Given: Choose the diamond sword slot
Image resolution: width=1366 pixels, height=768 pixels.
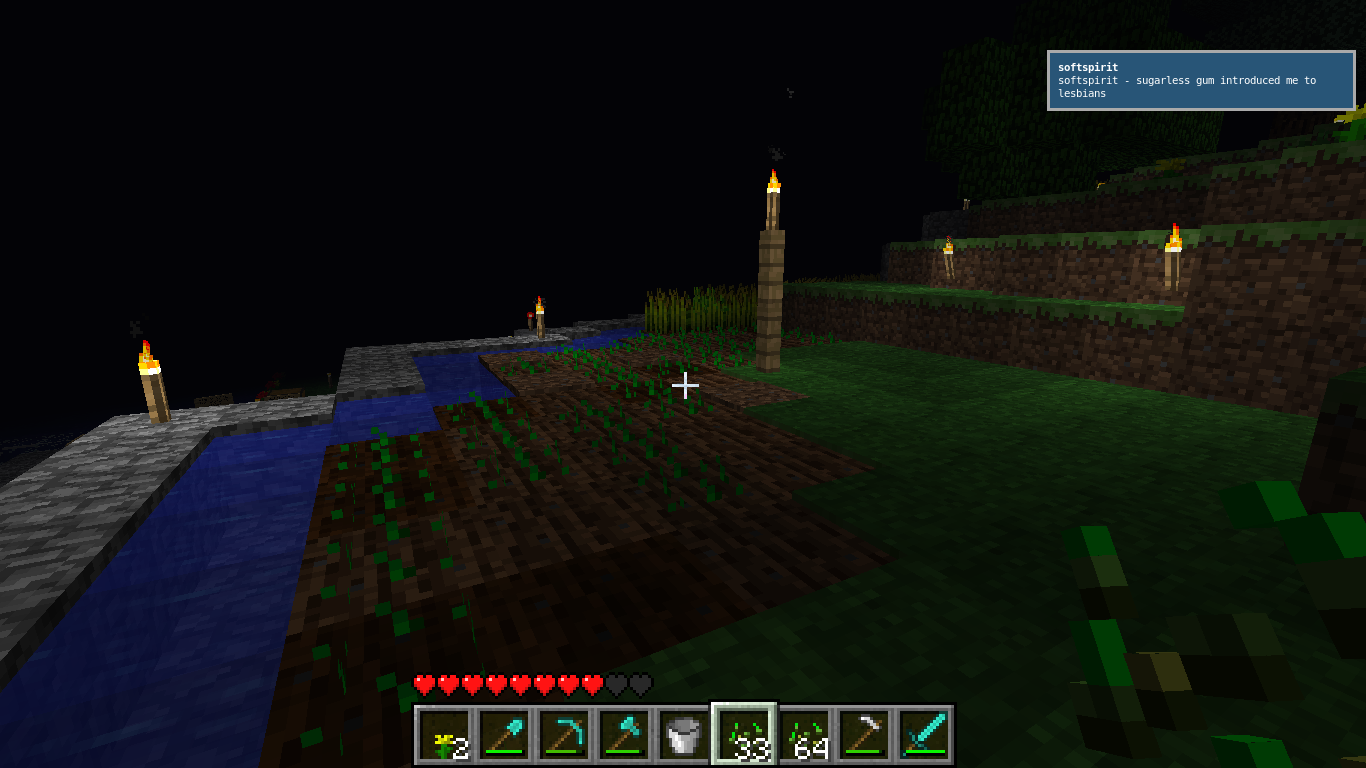Looking at the screenshot, I should [924, 735].
